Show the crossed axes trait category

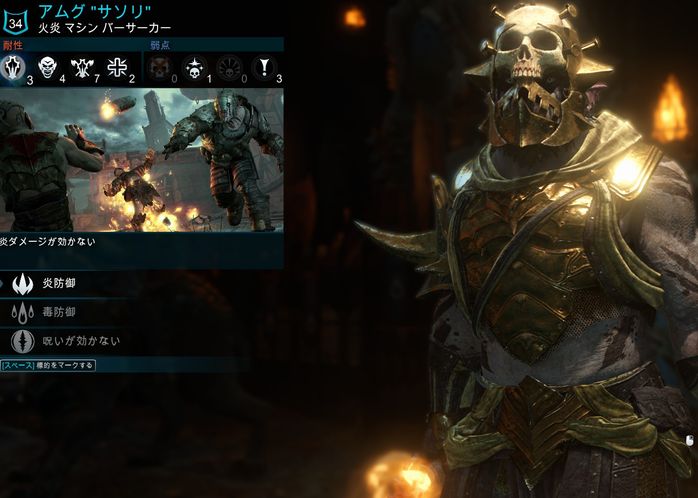point(82,68)
